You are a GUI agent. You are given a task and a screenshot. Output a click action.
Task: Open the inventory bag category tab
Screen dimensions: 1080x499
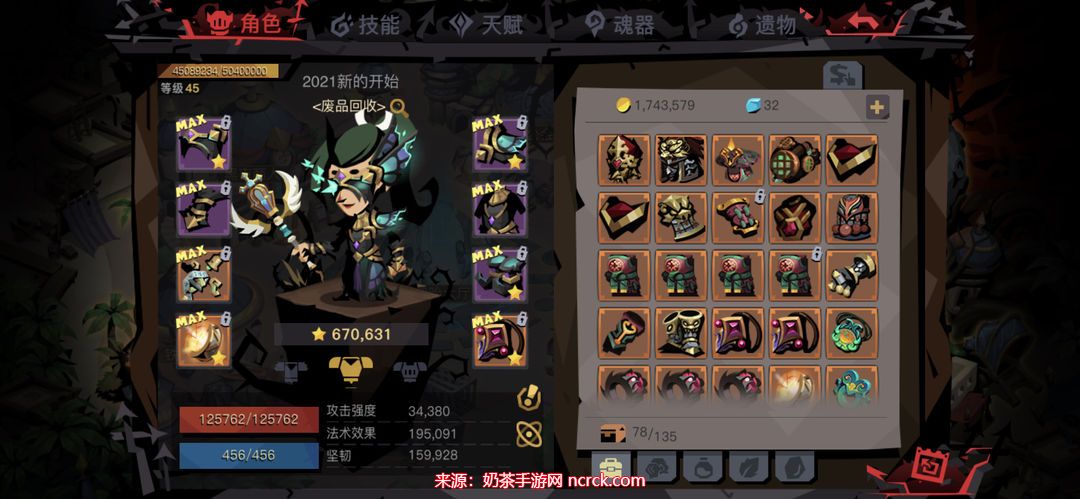pos(608,468)
